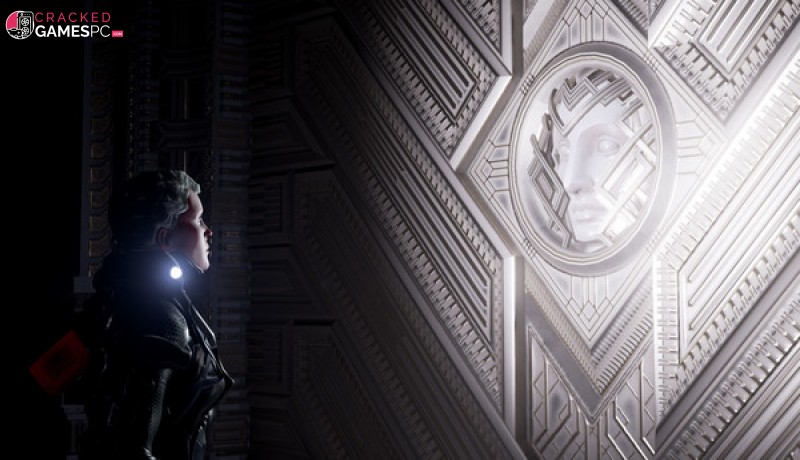Click the Cracked Games PC logo
The image size is (800, 460).
(x=64, y=25)
